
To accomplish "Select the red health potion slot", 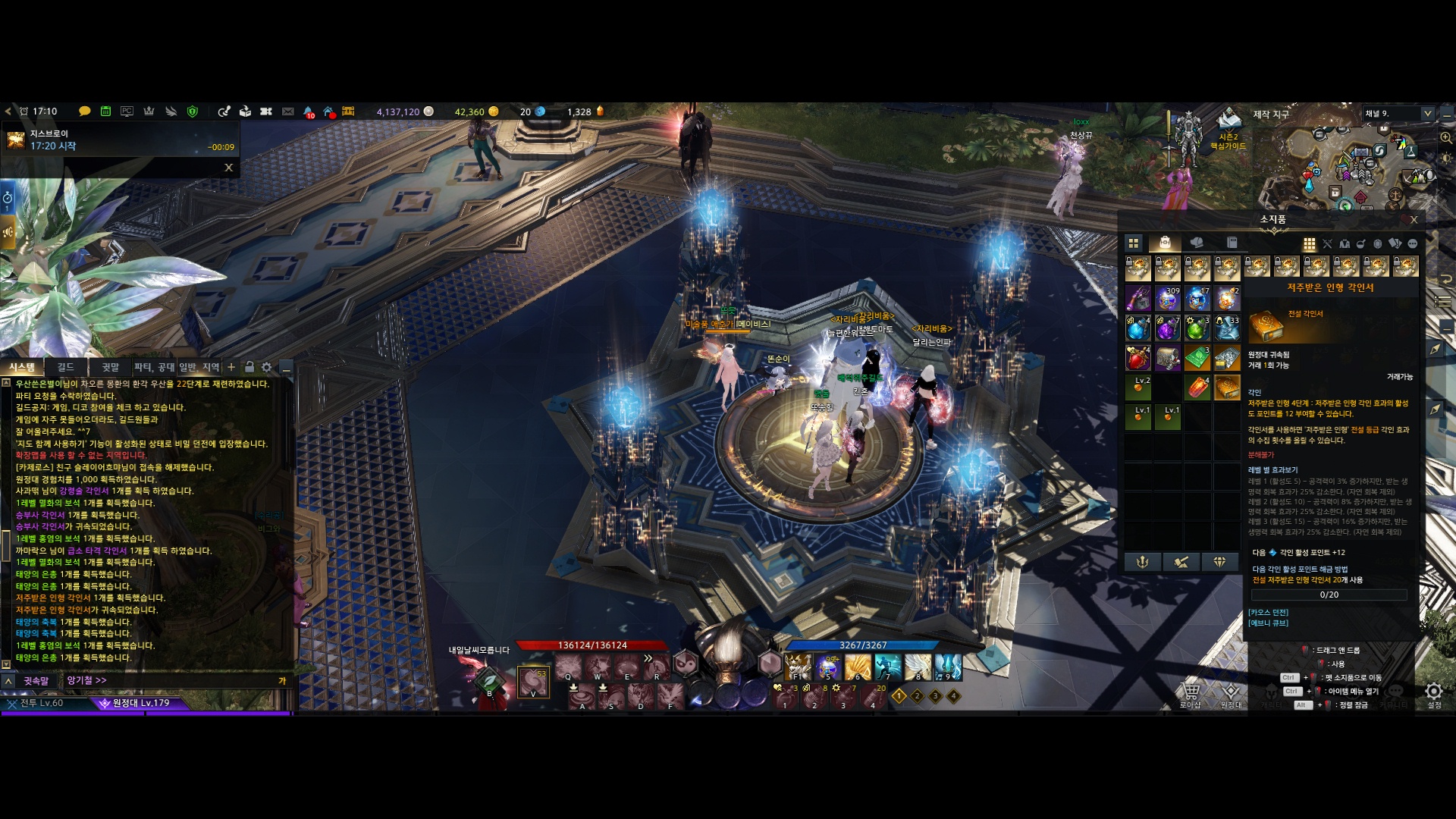I will coord(1137,358).
